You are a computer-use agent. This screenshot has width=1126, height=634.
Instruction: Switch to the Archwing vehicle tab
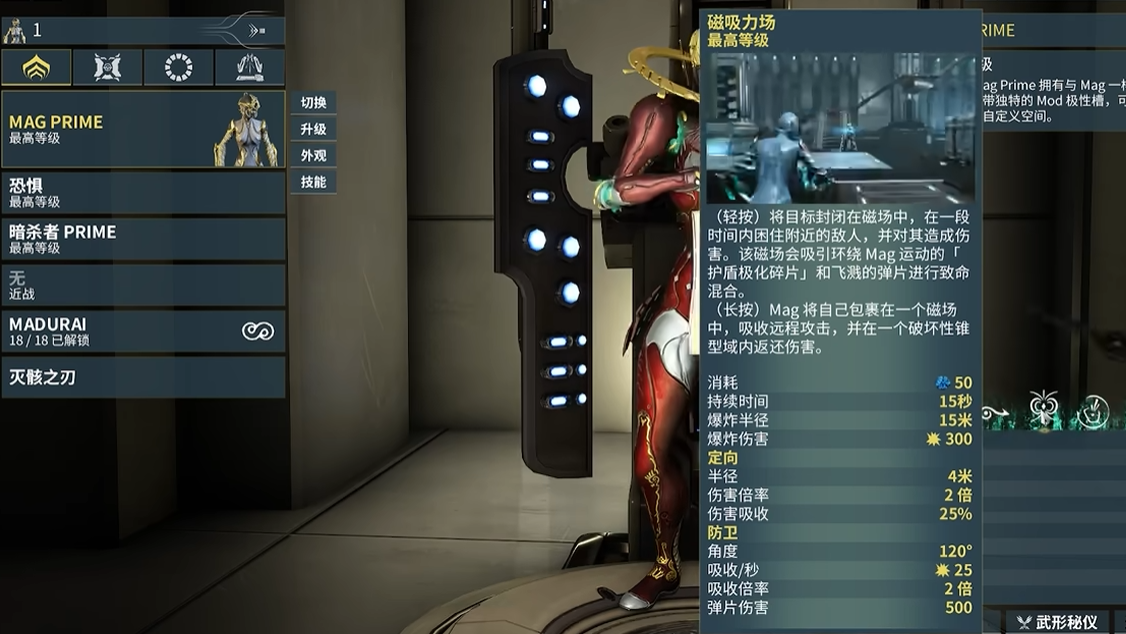click(x=249, y=68)
